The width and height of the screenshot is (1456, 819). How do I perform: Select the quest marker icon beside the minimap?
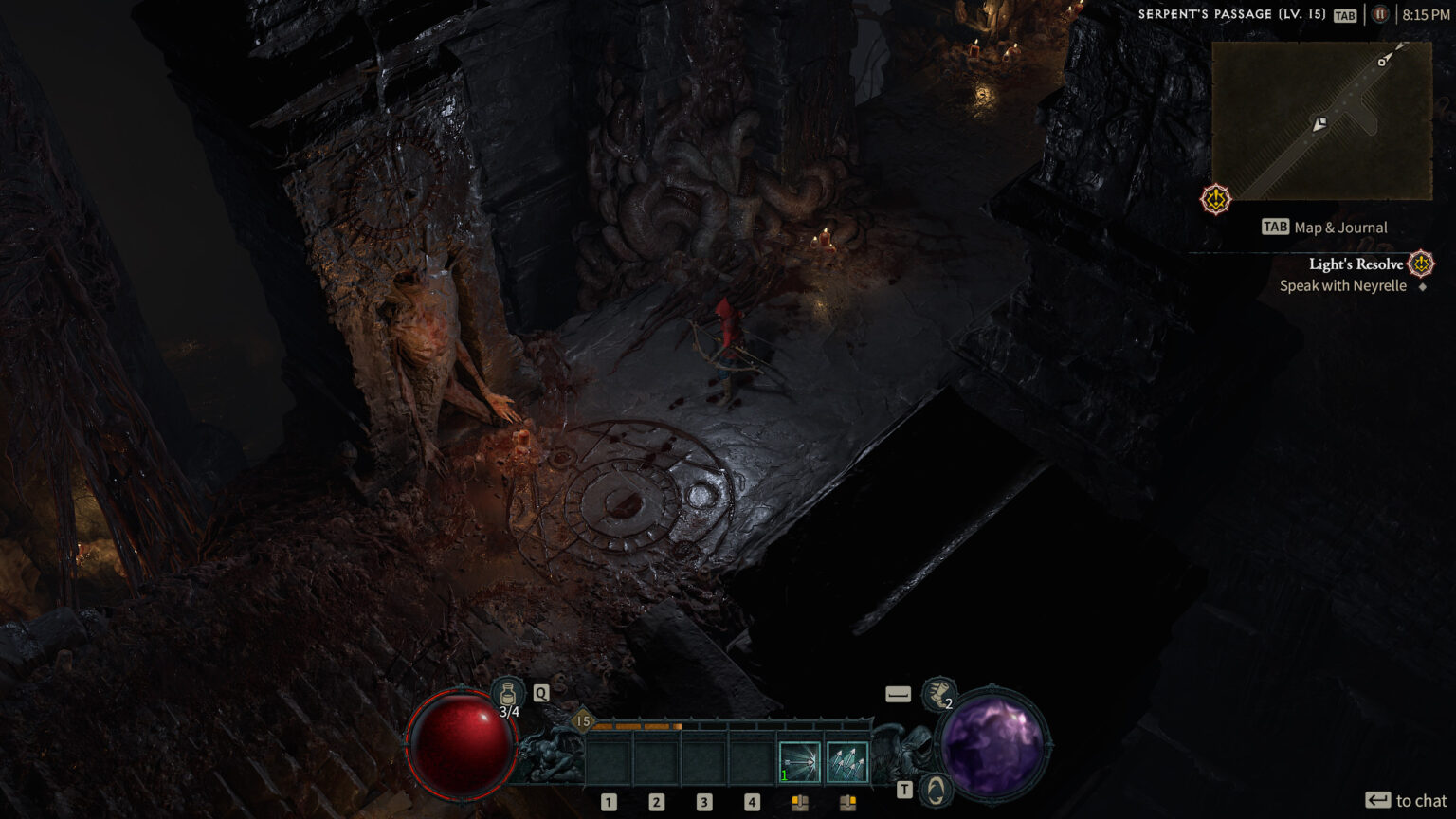click(1214, 199)
